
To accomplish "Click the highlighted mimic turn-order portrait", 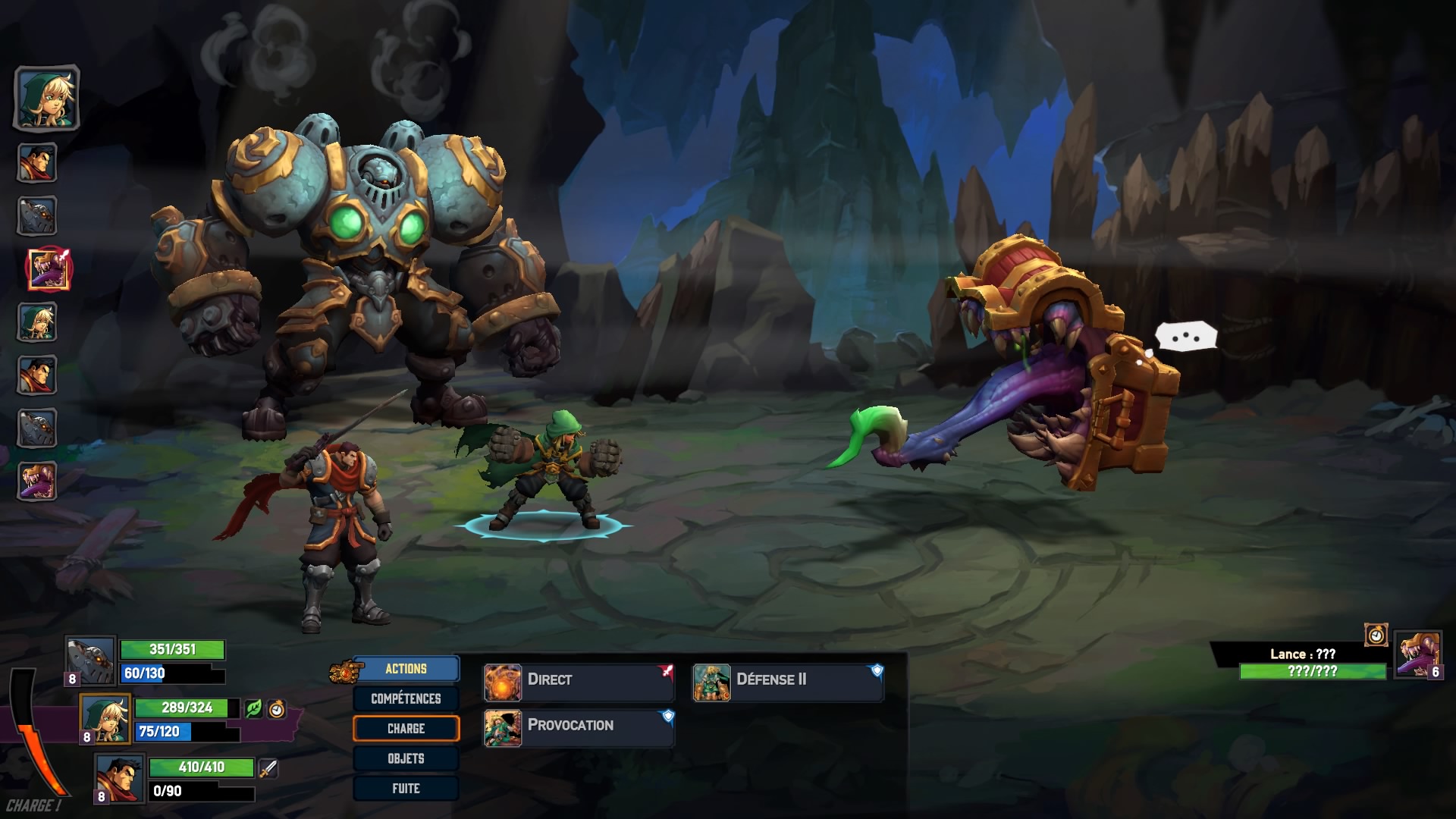I will pyautogui.click(x=49, y=269).
